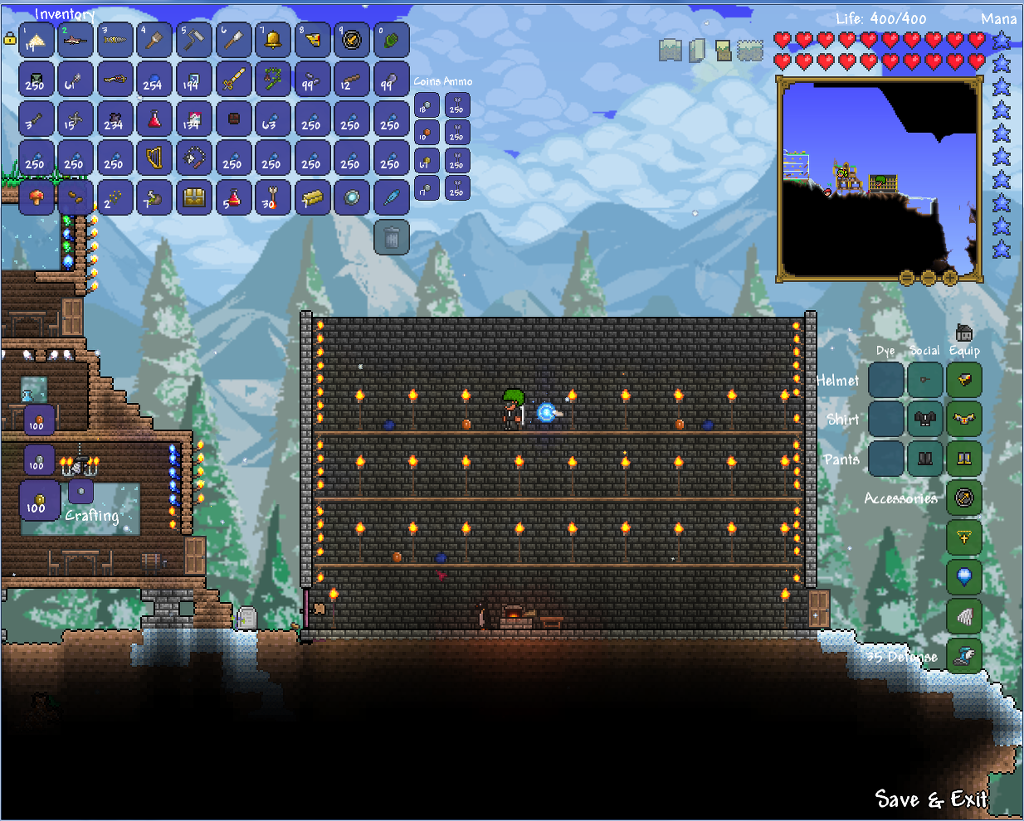1024x821 pixels.
Task: Select the red mushroom inventory slot
Action: [x=36, y=198]
